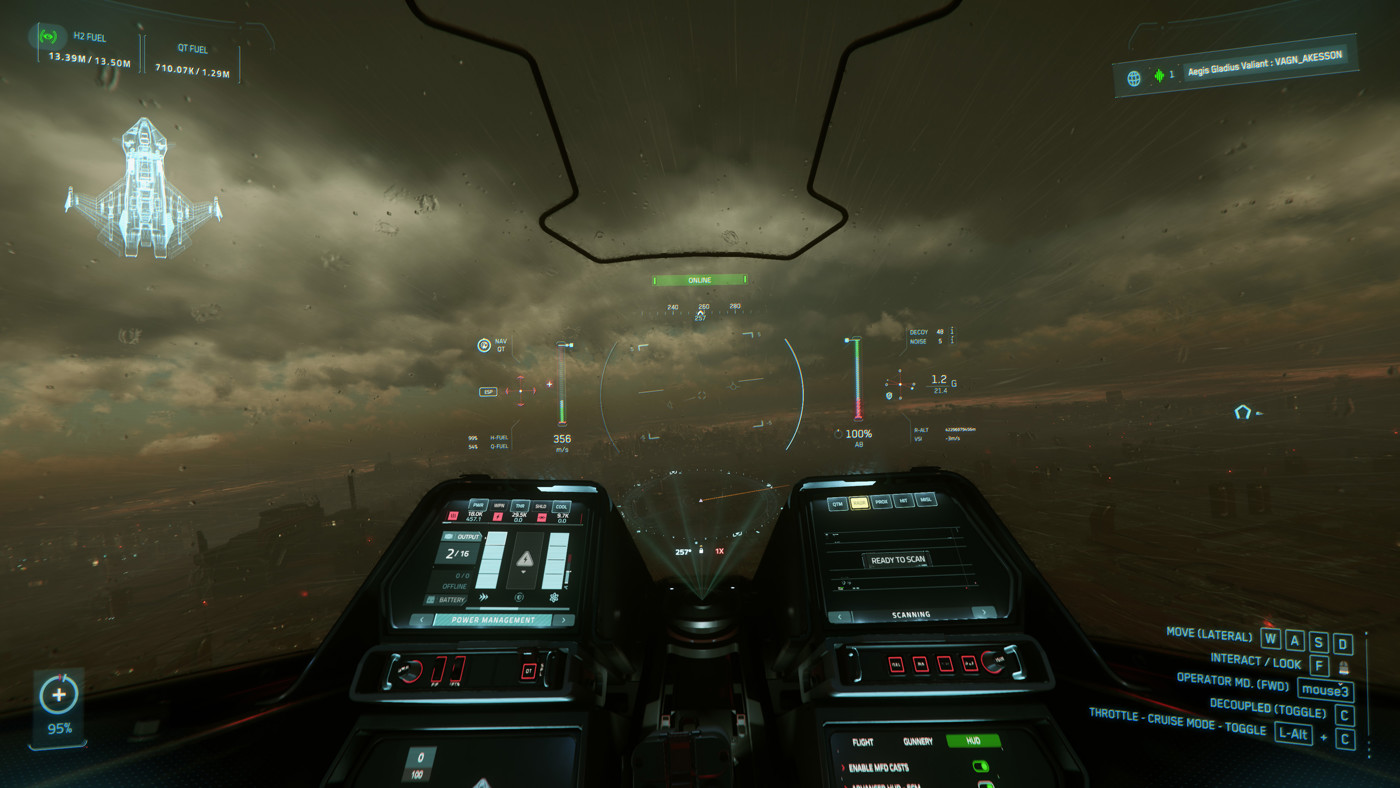The height and width of the screenshot is (788, 1400).
Task: Click the left arrow on the Power Management bar
Action: [x=421, y=620]
